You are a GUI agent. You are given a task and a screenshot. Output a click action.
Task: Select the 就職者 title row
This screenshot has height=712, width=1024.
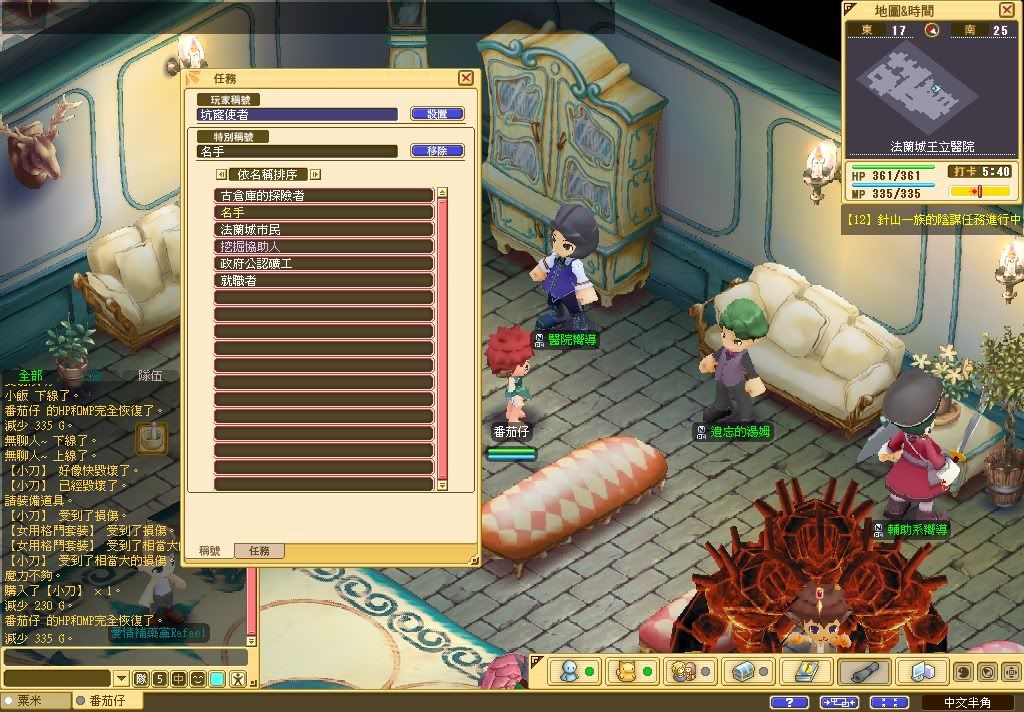pos(324,280)
